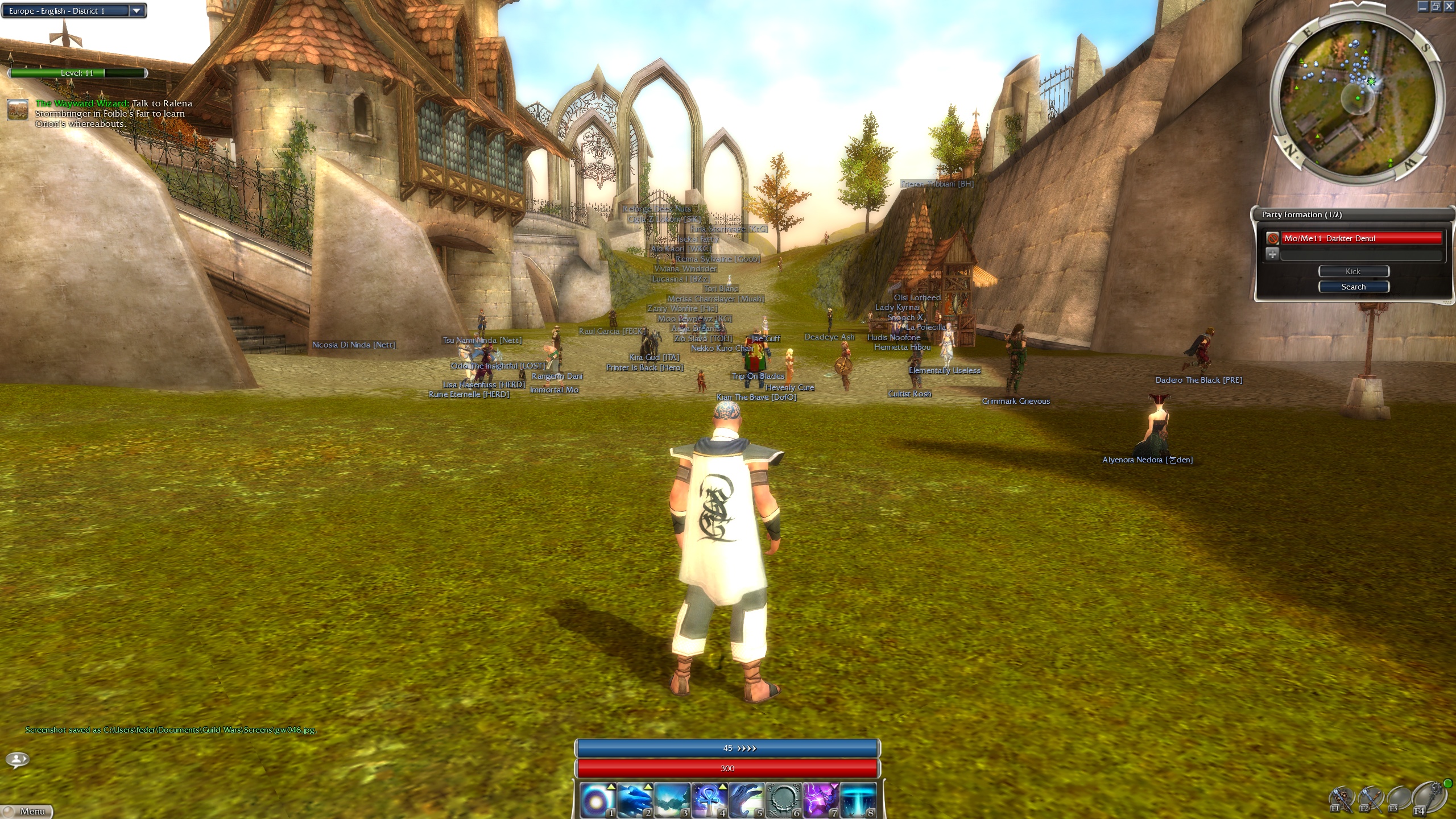1456x819 pixels.
Task: Click the plus icon to add party member
Action: (x=1272, y=254)
